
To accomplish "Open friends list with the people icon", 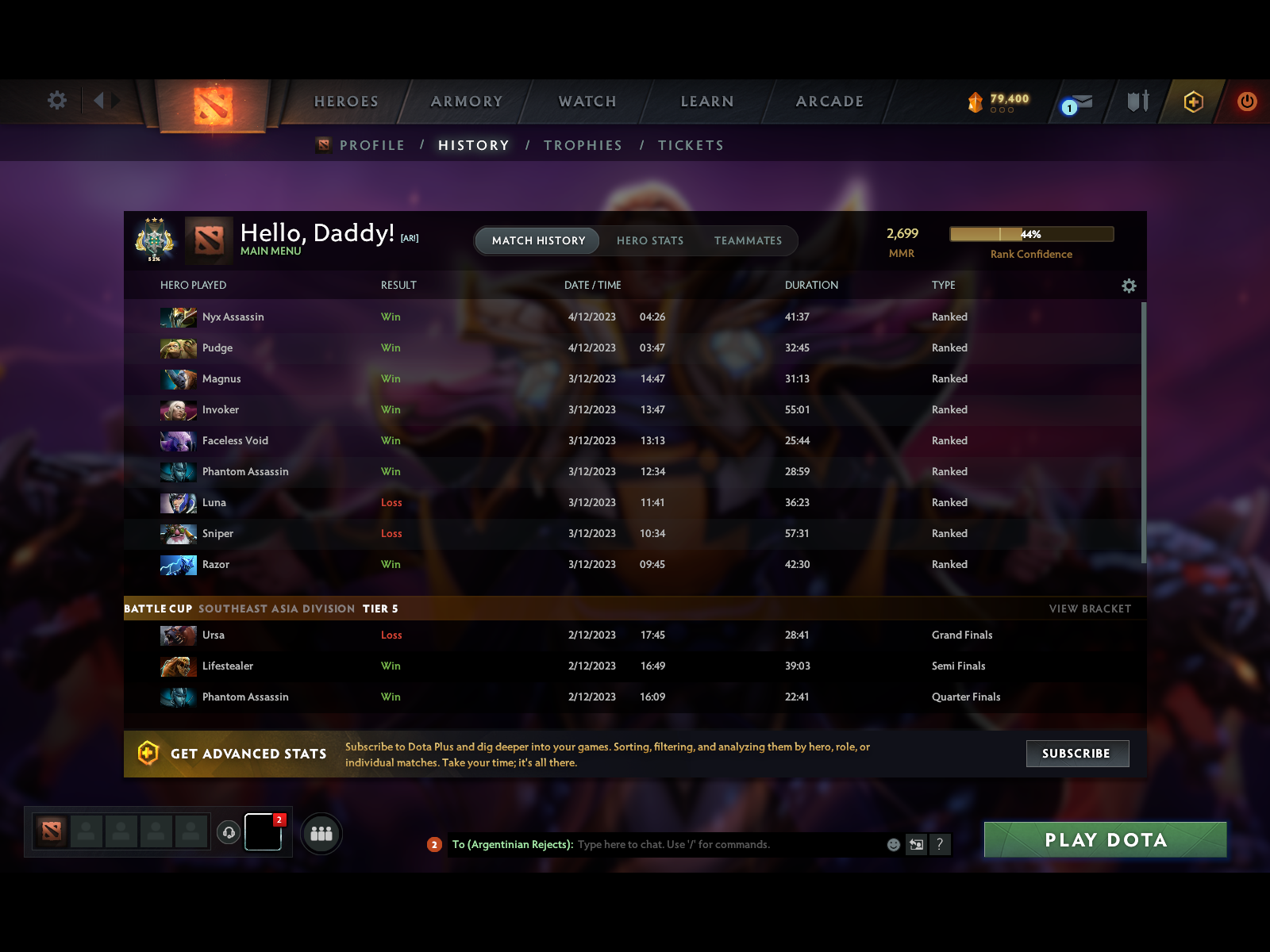I will pyautogui.click(x=321, y=834).
